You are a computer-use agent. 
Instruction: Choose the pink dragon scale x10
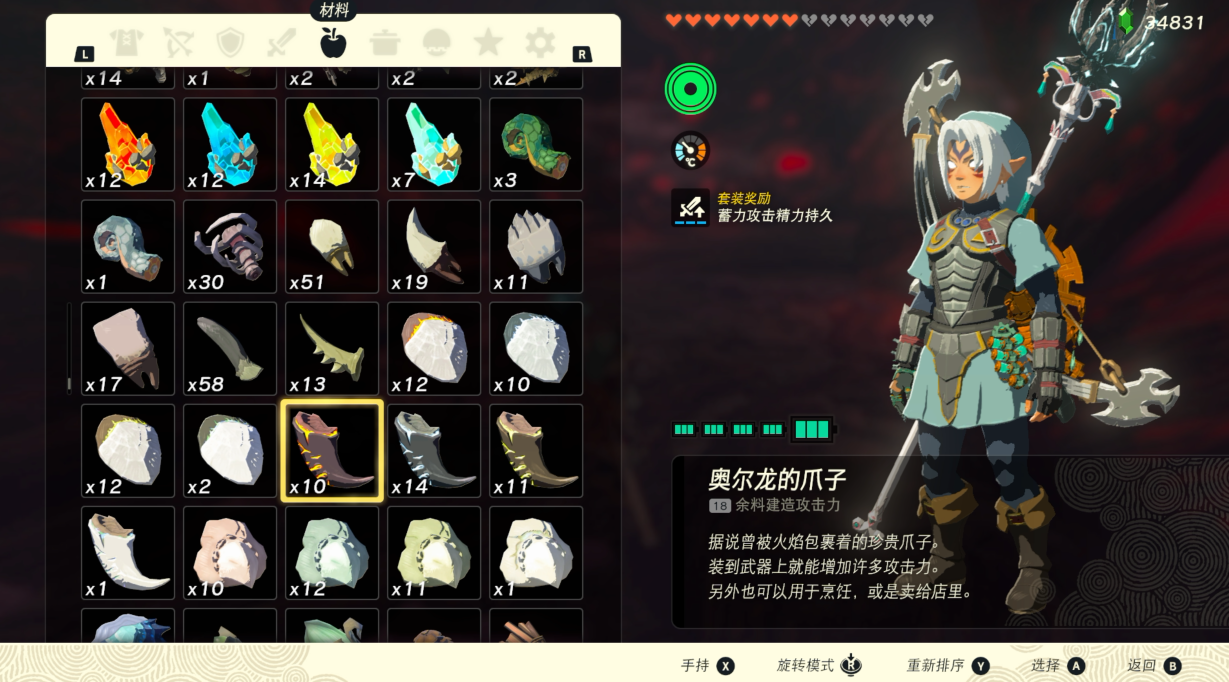click(230, 552)
